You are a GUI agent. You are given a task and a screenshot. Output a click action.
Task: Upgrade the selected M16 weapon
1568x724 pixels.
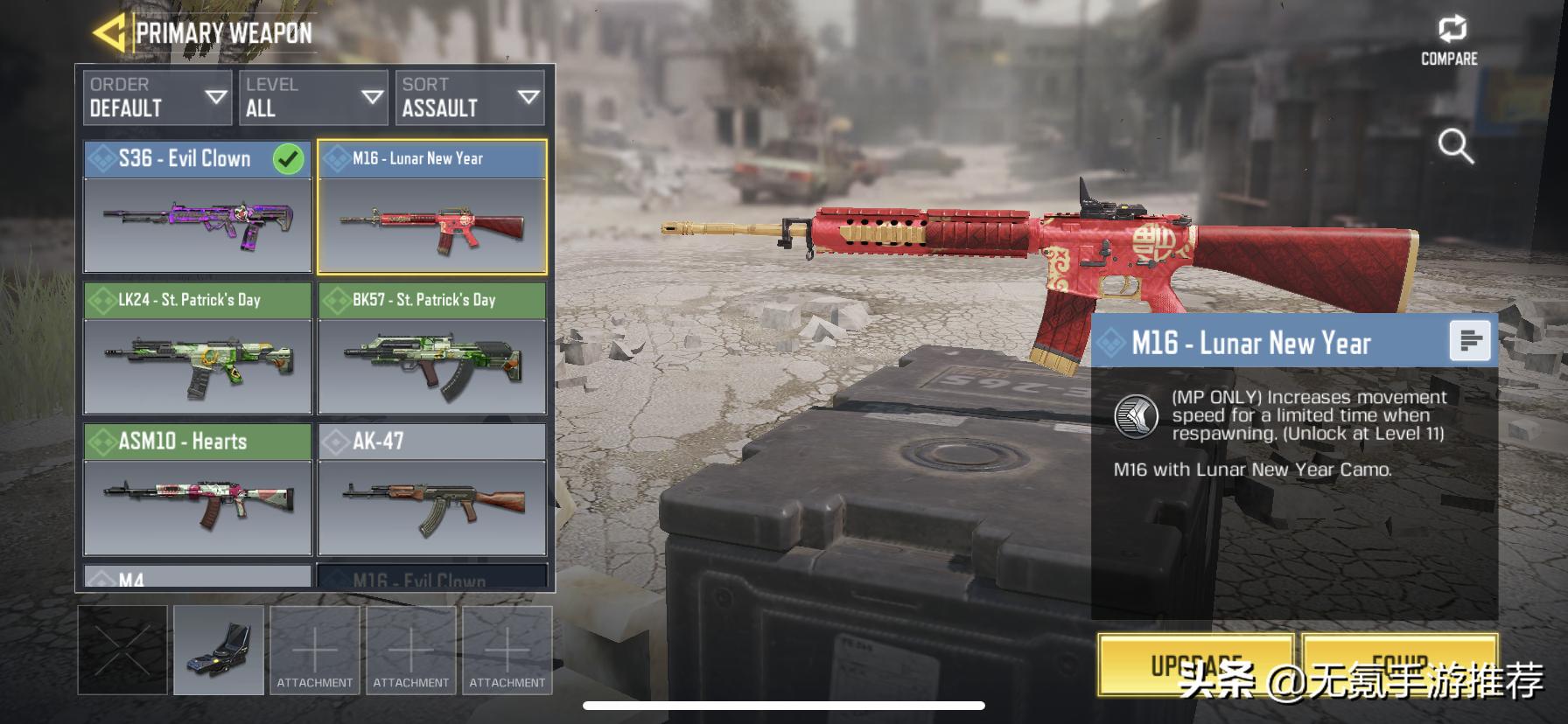1195,666
